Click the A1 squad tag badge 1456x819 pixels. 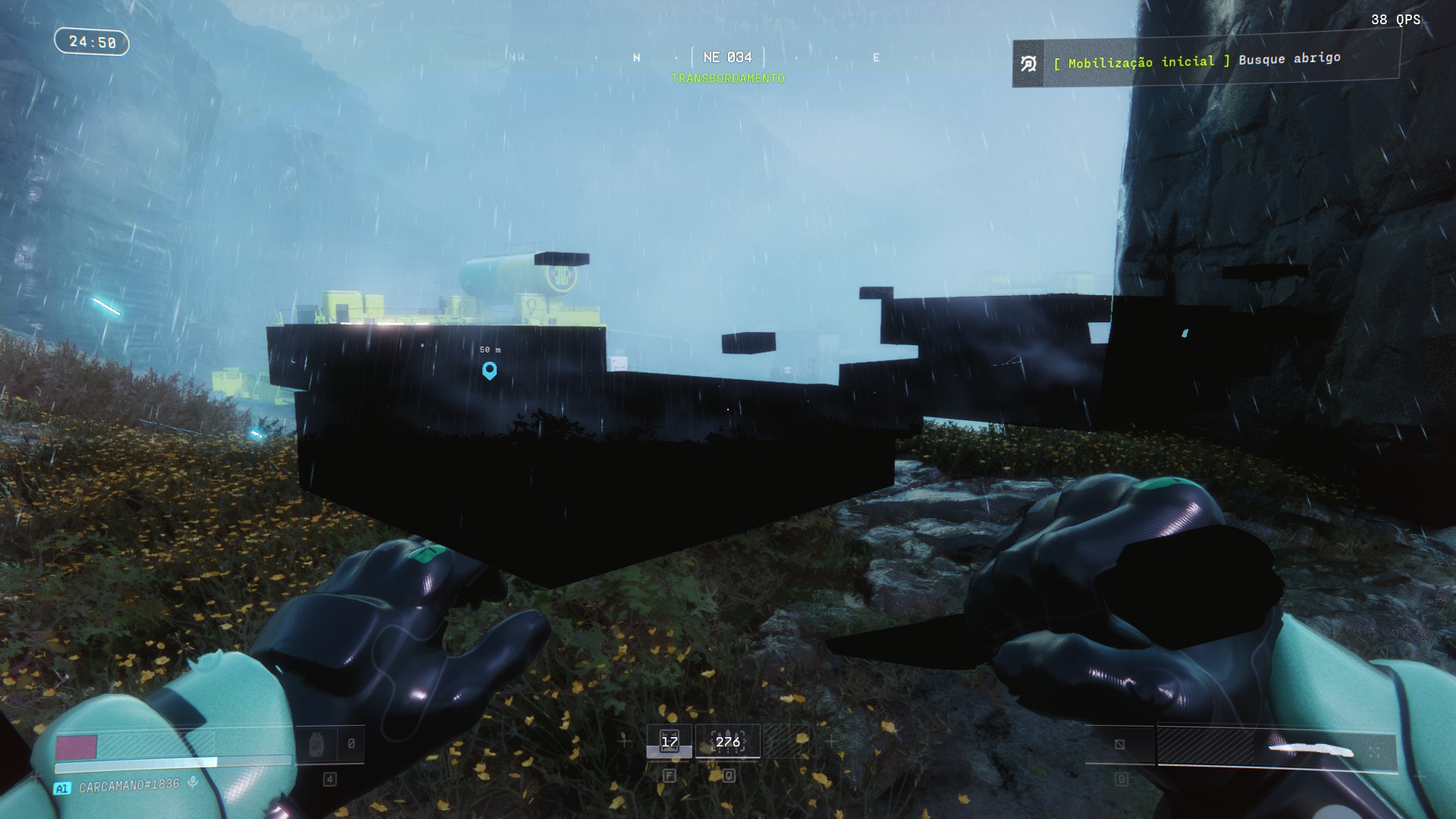(62, 789)
